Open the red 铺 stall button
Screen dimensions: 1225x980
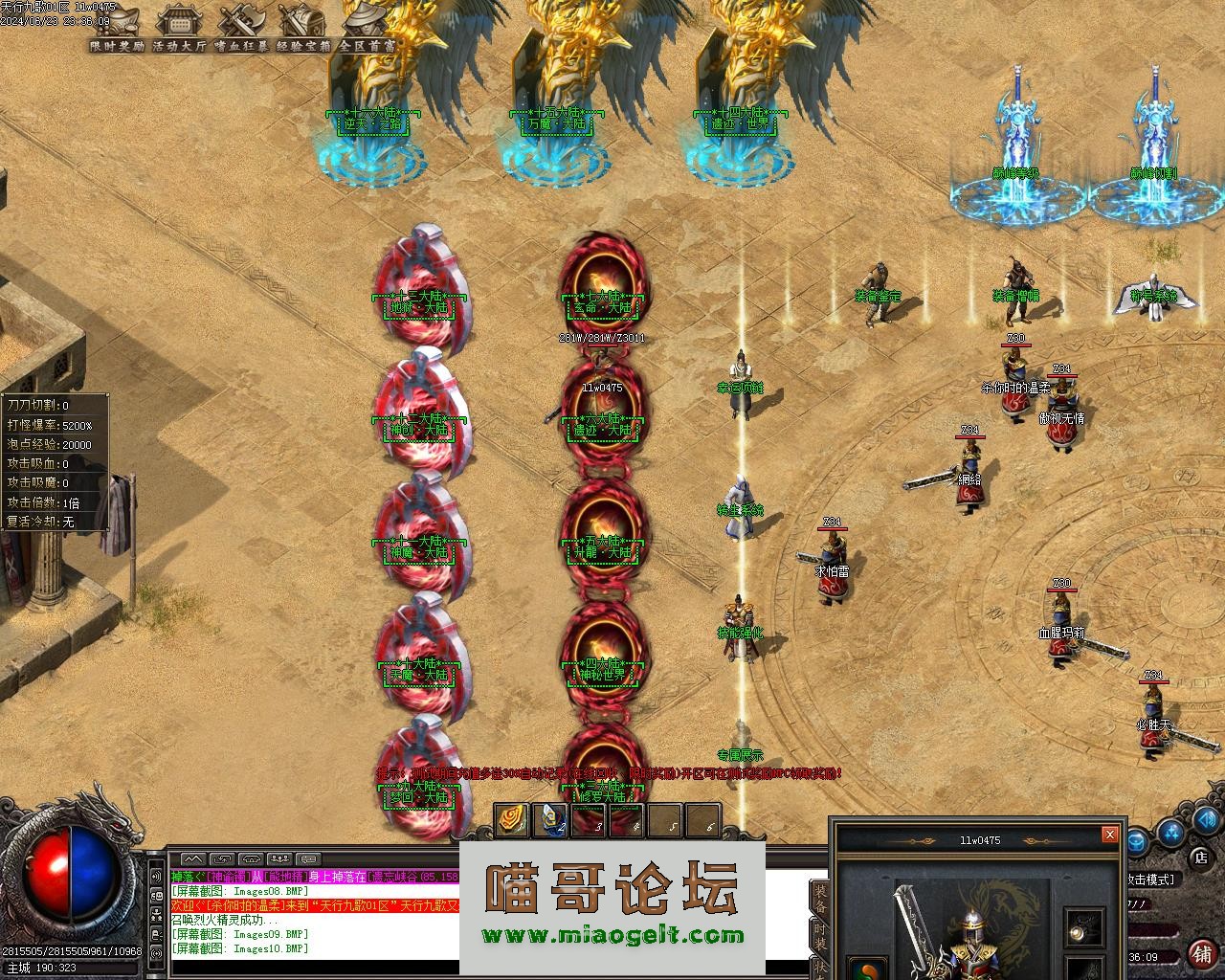(x=1201, y=954)
